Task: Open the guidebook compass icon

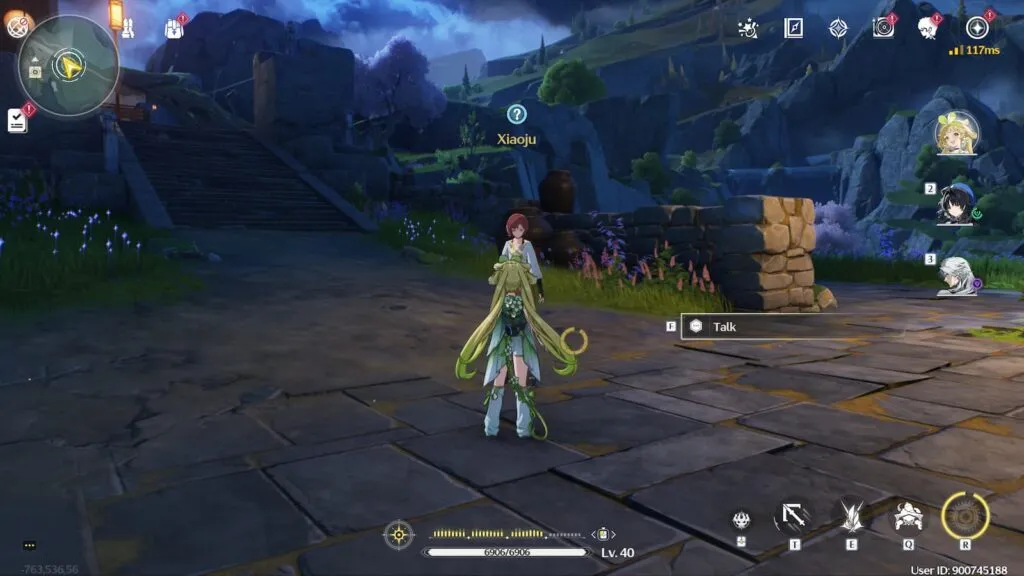Action: pos(794,28)
